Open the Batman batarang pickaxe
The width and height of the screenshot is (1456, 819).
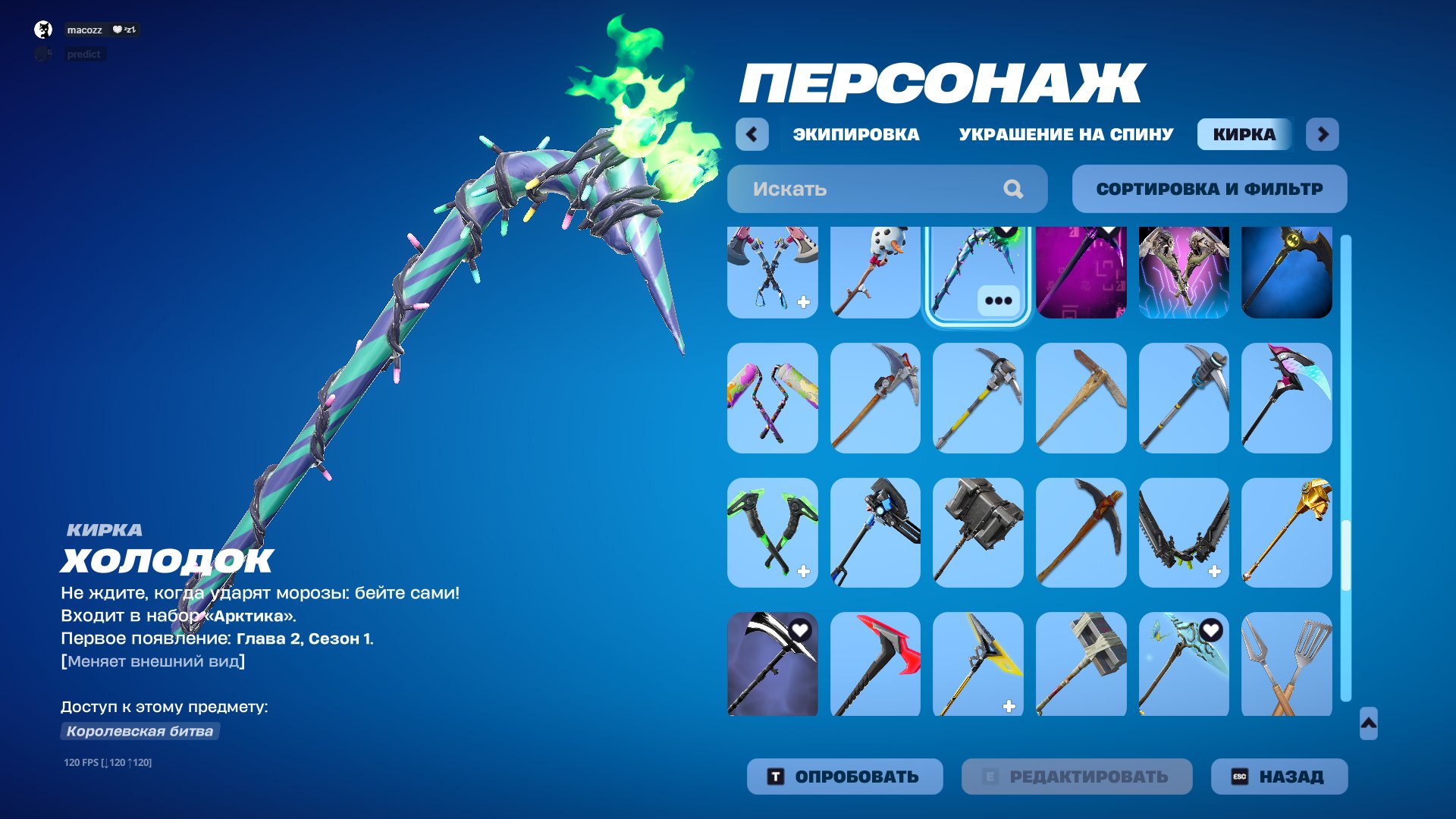pyautogui.click(x=1288, y=273)
